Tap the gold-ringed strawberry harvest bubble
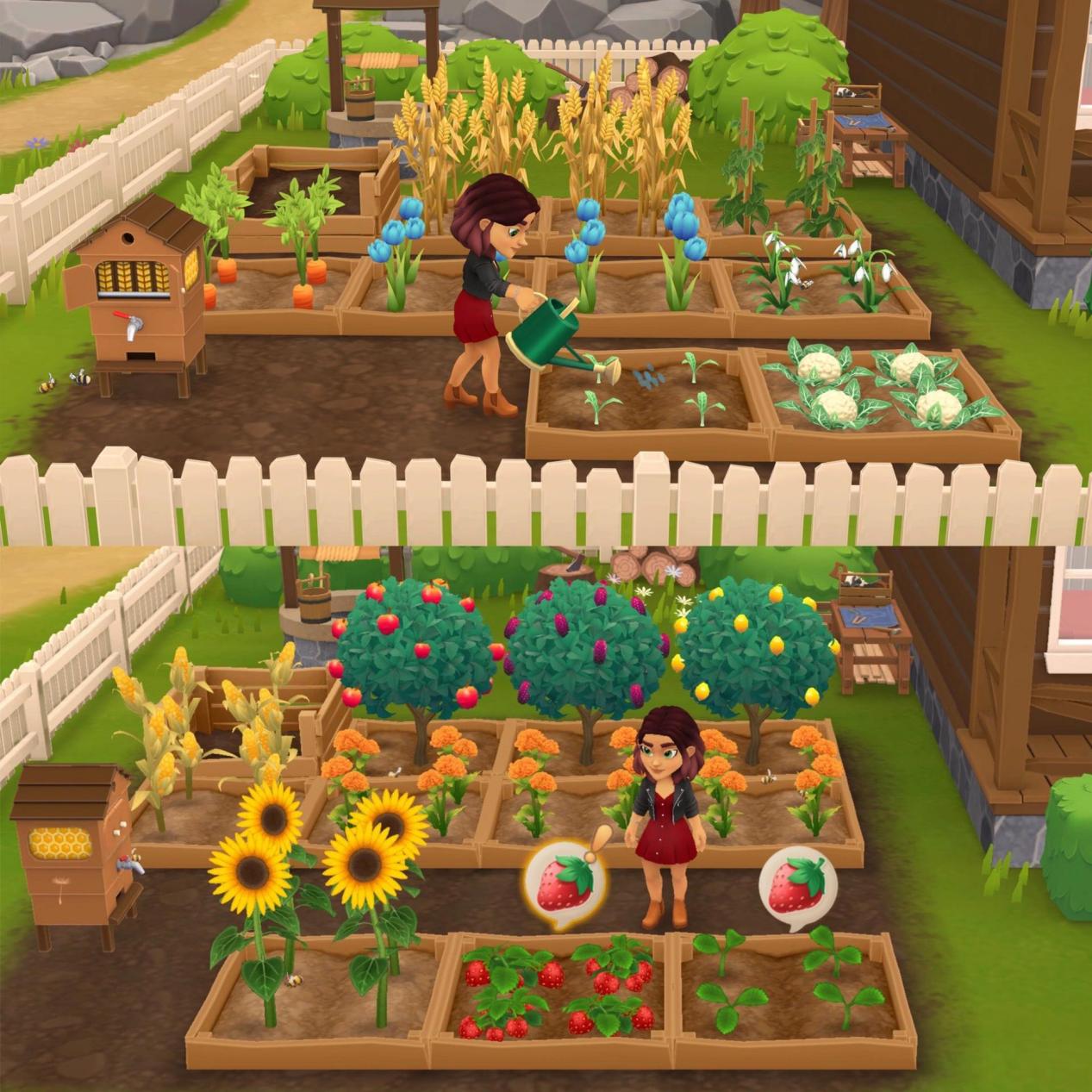The width and height of the screenshot is (1092, 1092). [565, 886]
